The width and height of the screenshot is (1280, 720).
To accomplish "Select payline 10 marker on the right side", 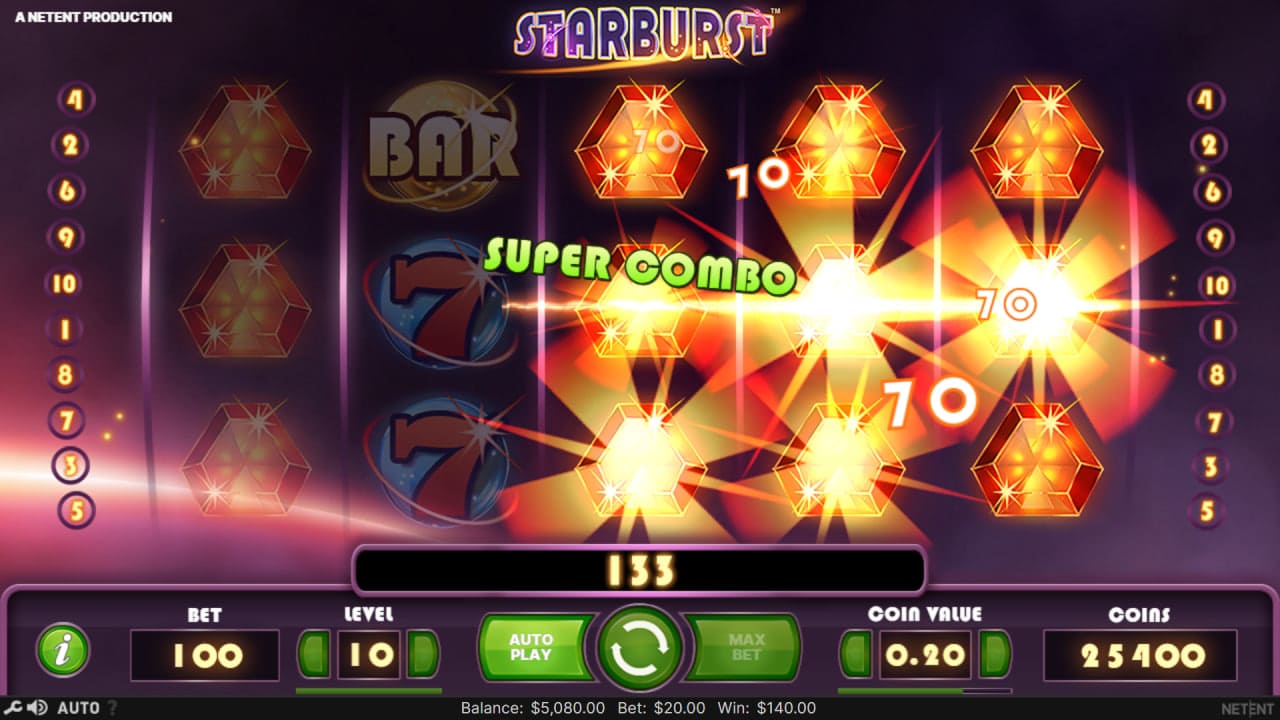I will point(1215,283).
